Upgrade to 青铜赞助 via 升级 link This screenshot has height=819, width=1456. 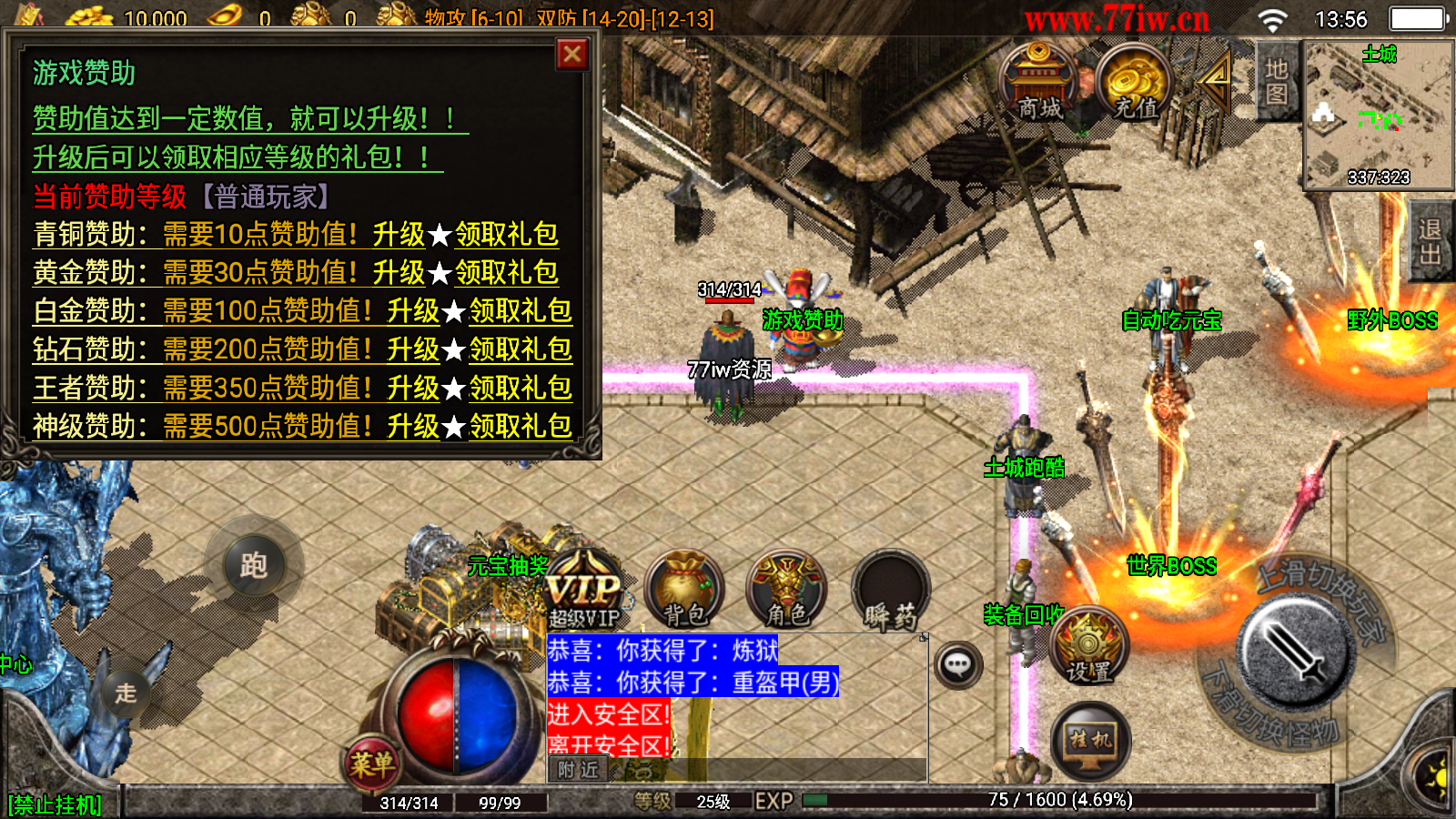click(x=399, y=235)
